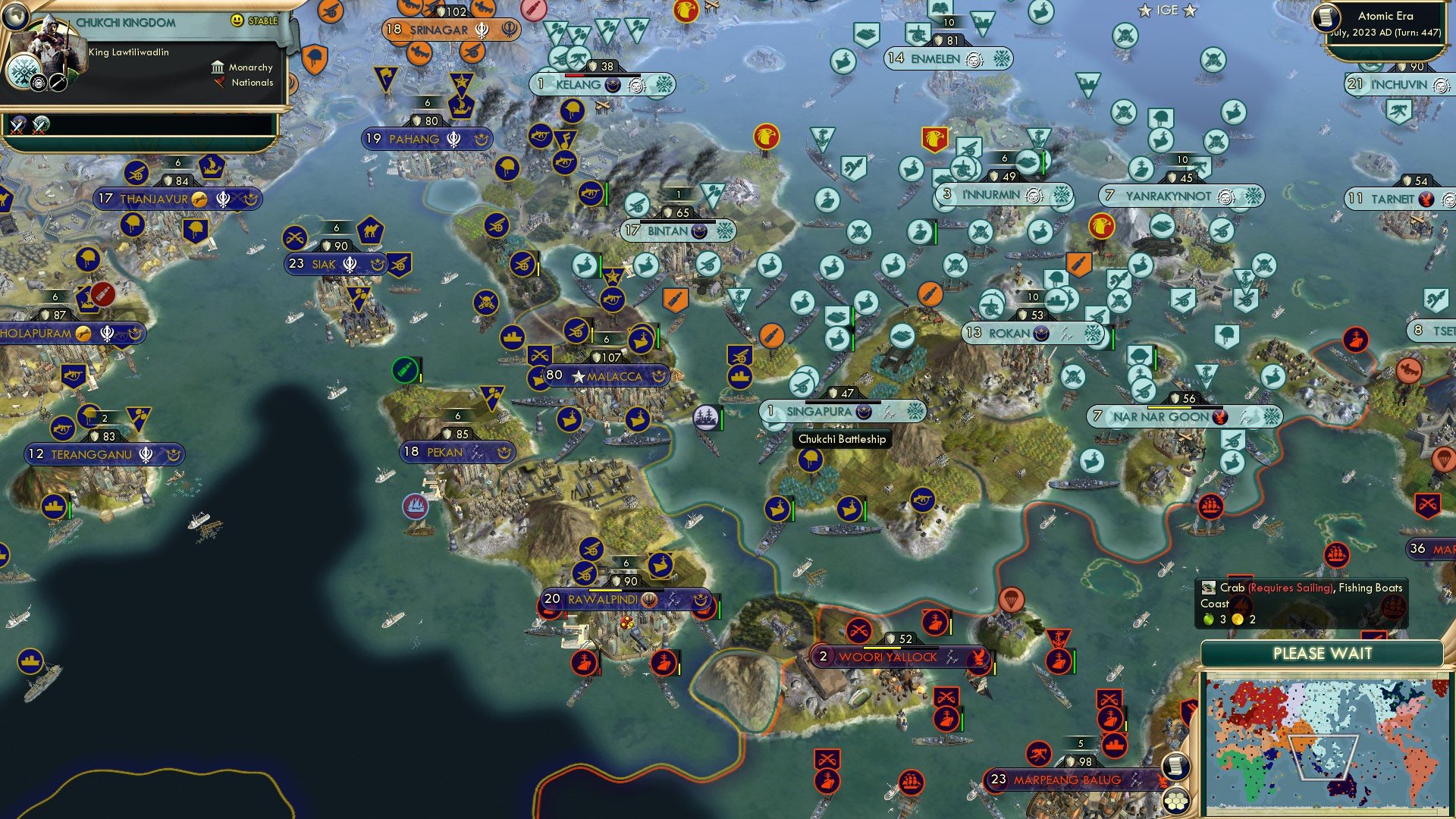The image size is (1456, 819).
Task: Open the notification scroll icon beside the minimap
Action: (1175, 767)
